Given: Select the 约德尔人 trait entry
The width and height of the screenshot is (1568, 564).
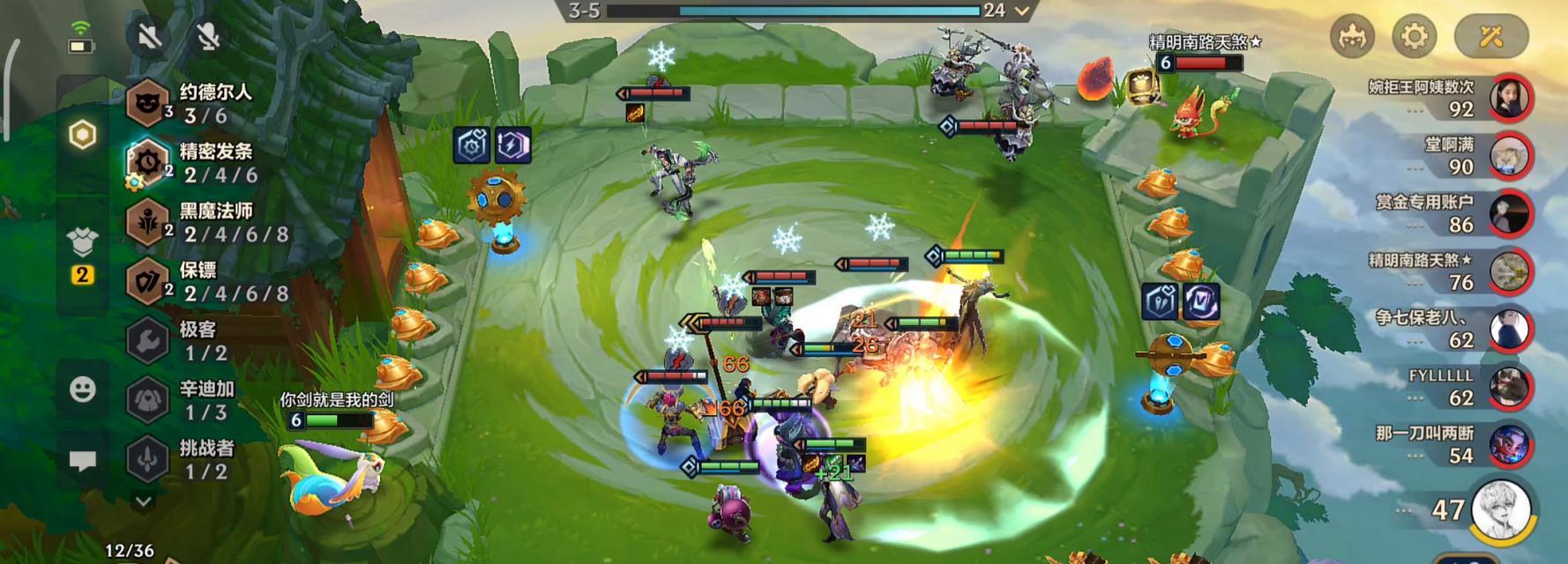Looking at the screenshot, I should (203, 103).
